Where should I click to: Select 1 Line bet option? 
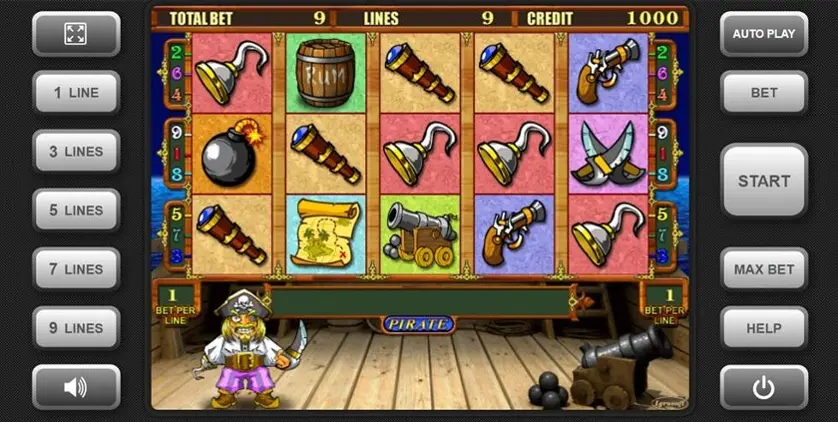[76, 93]
